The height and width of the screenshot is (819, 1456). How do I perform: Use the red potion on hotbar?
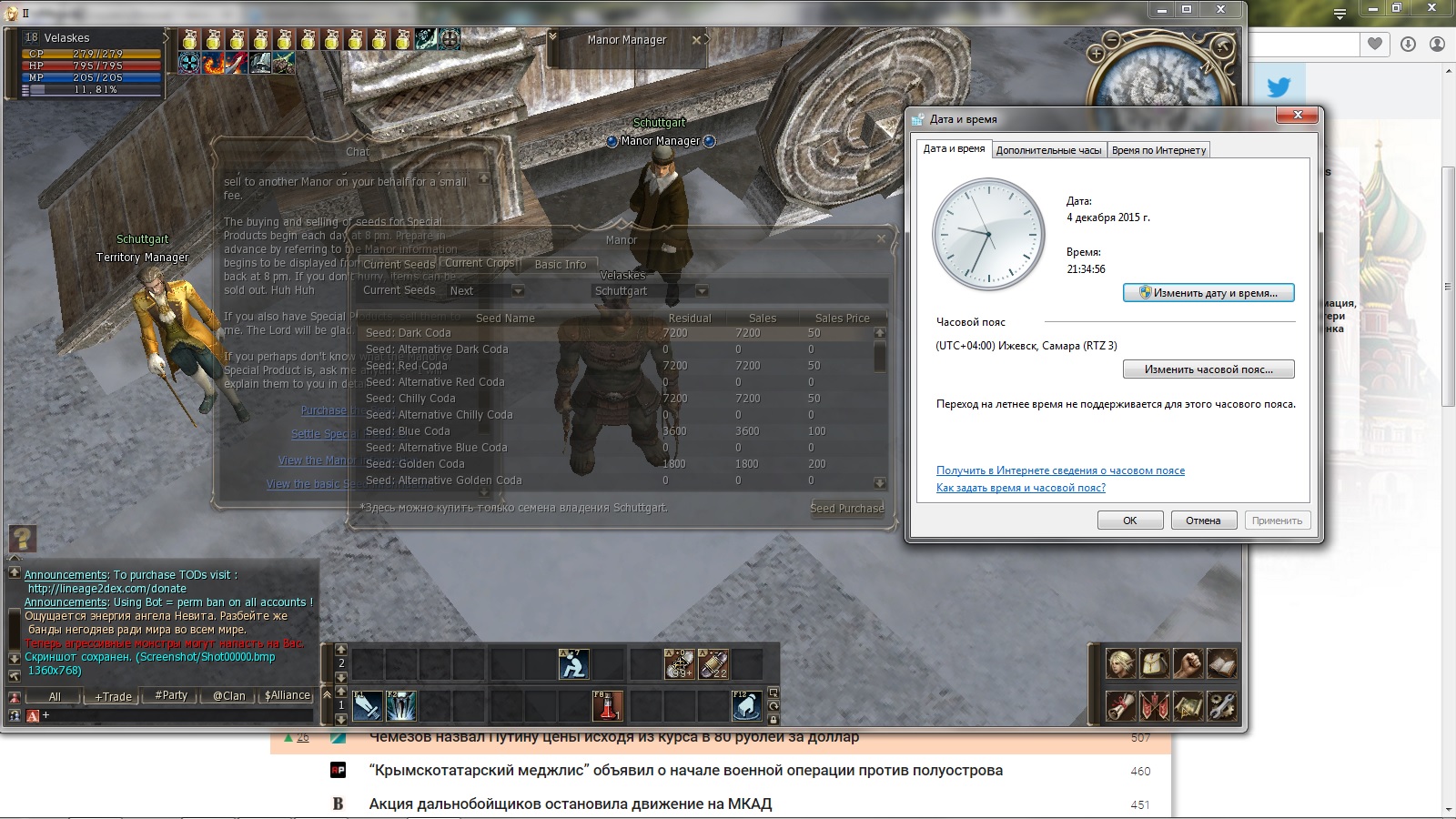click(x=607, y=705)
